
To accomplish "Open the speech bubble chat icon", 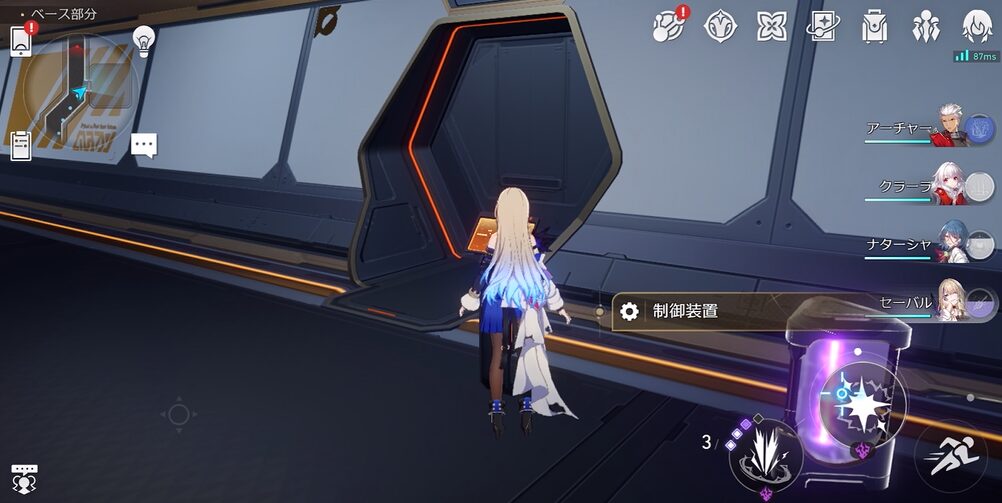I will [x=144, y=146].
